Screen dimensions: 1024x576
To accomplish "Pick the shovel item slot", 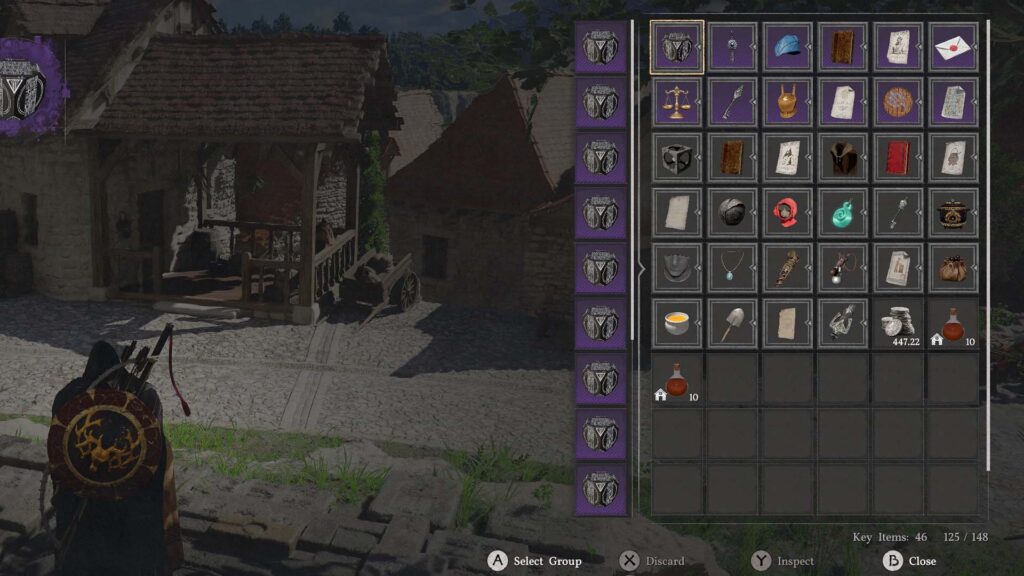I will point(732,322).
